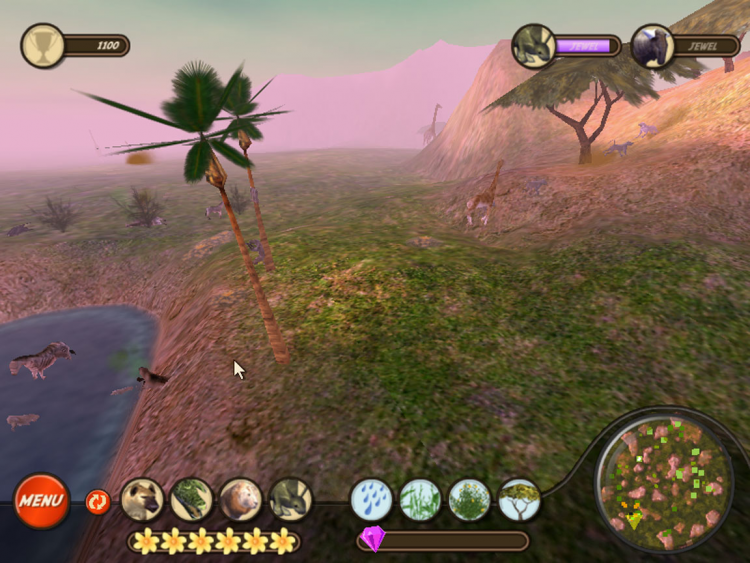This screenshot has width=750, height=563.
Task: Pick the guinea pig animal icon
Action: pyautogui.click(x=241, y=499)
